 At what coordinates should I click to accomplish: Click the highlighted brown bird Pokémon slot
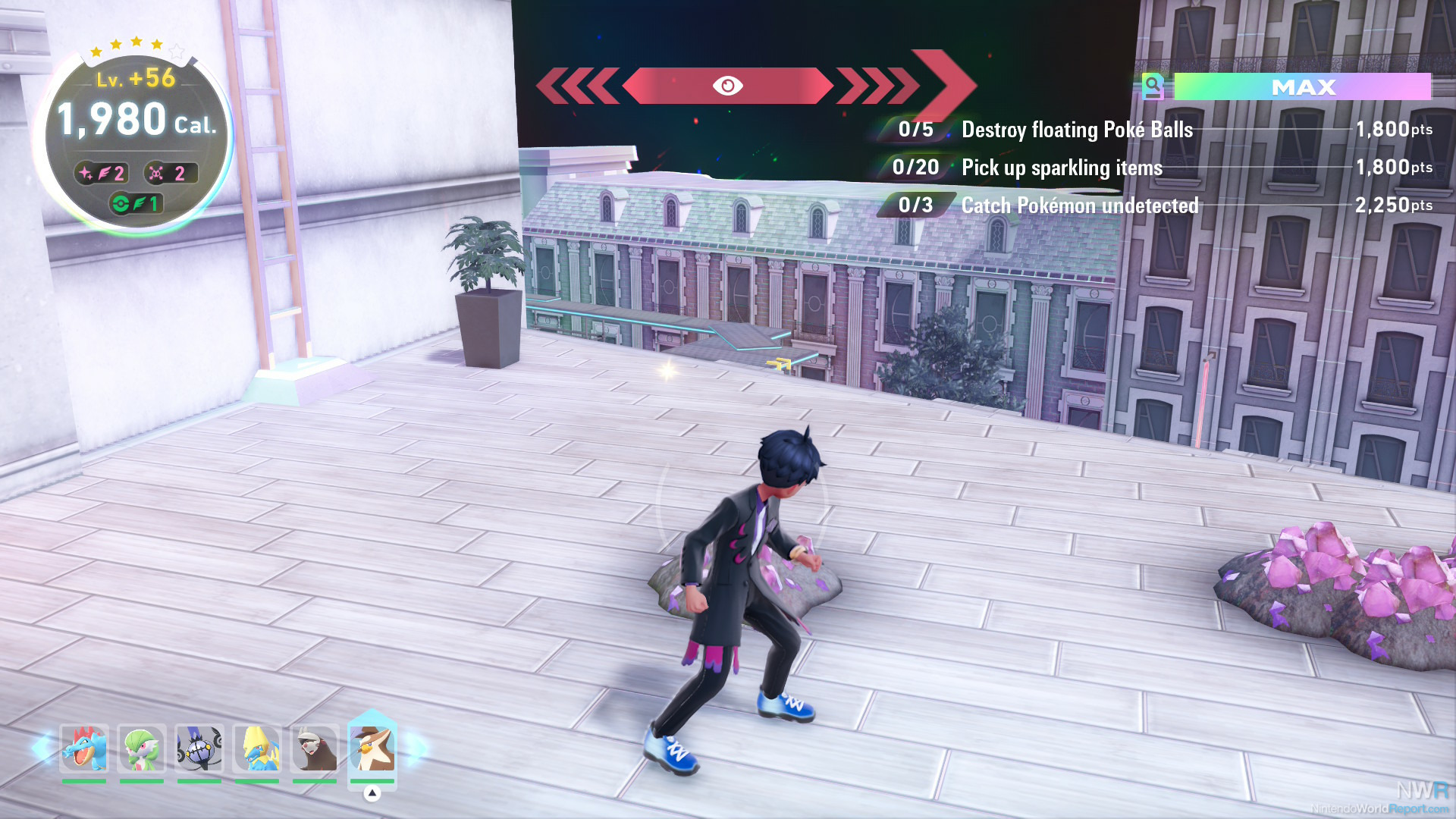tap(372, 748)
